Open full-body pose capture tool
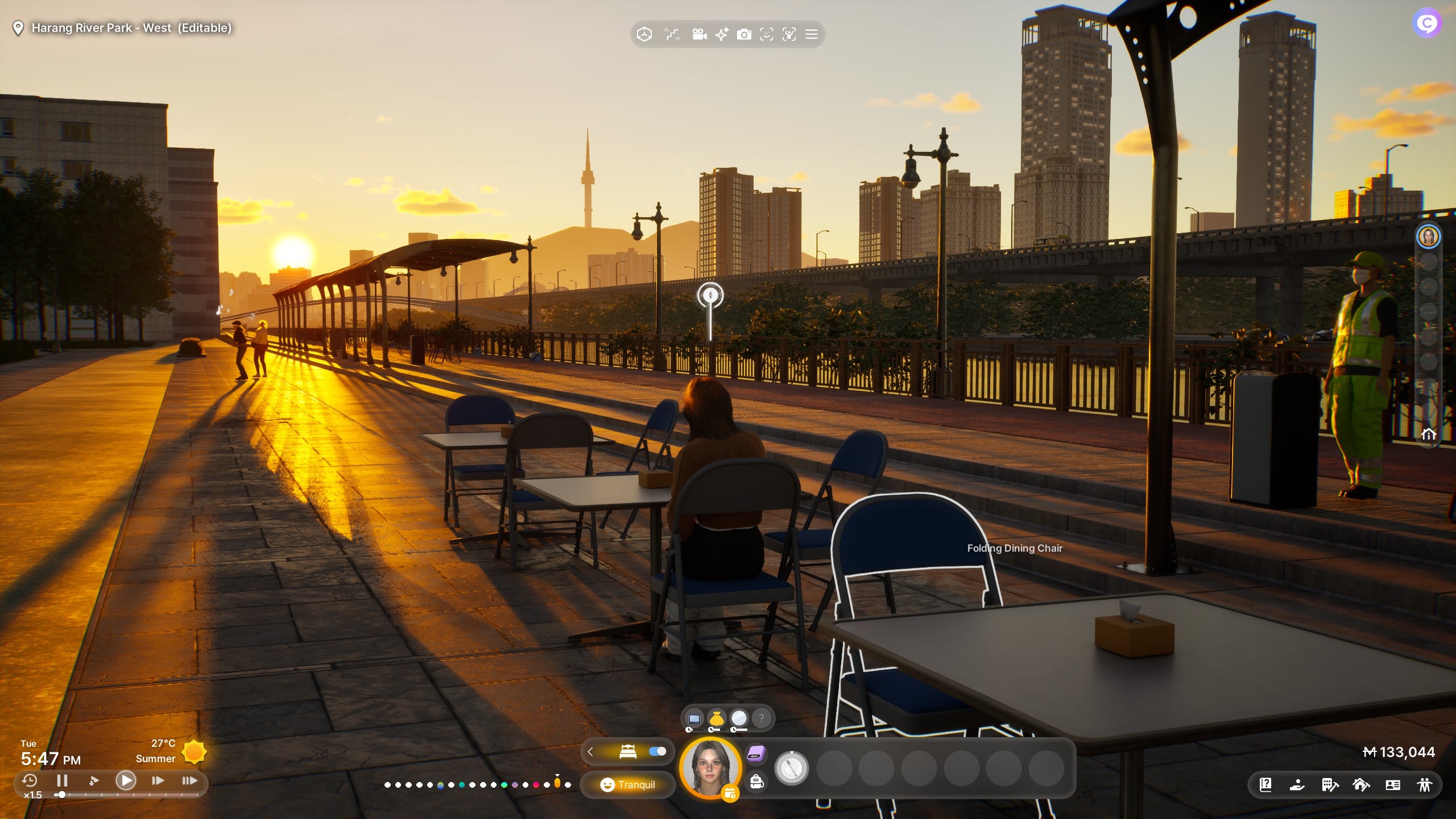1456x819 pixels. pos(789,34)
